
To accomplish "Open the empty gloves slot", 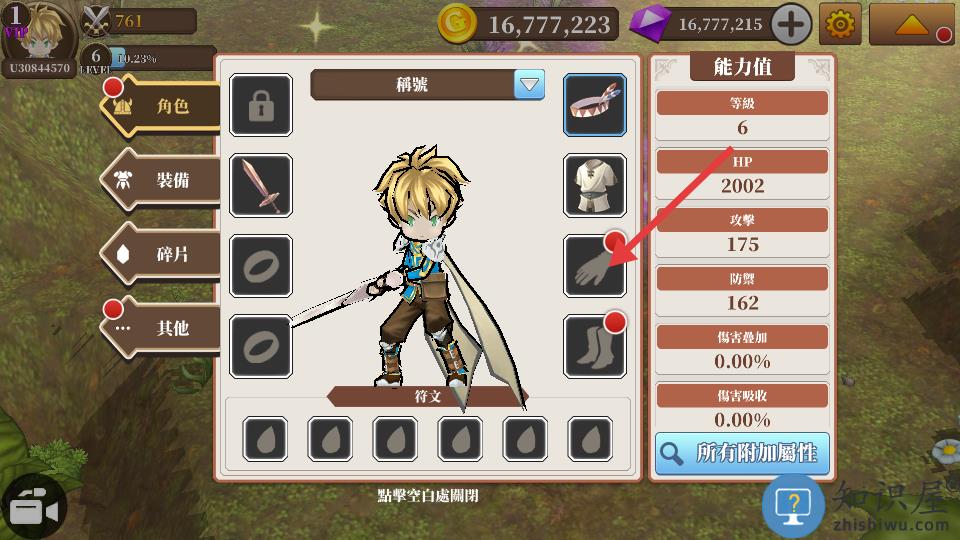I will pos(595,266).
